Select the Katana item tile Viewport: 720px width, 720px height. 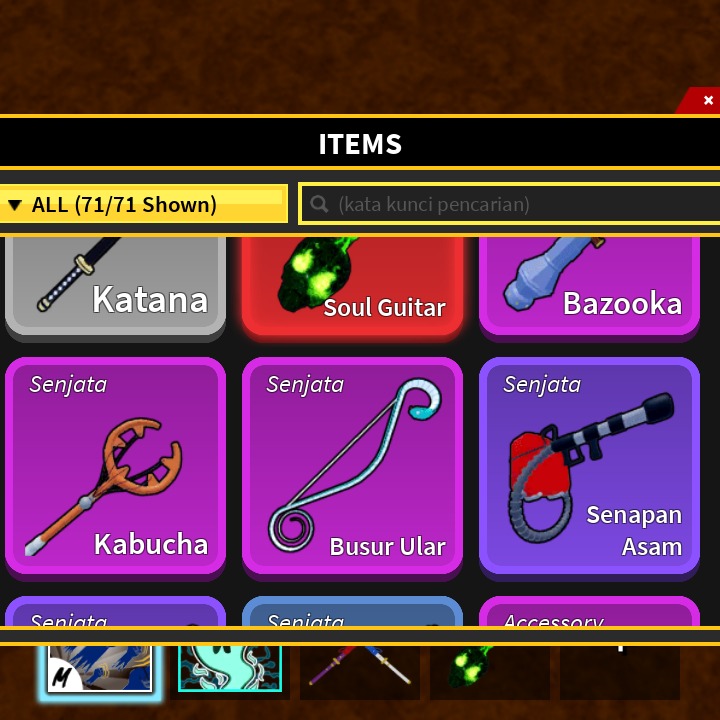point(115,285)
